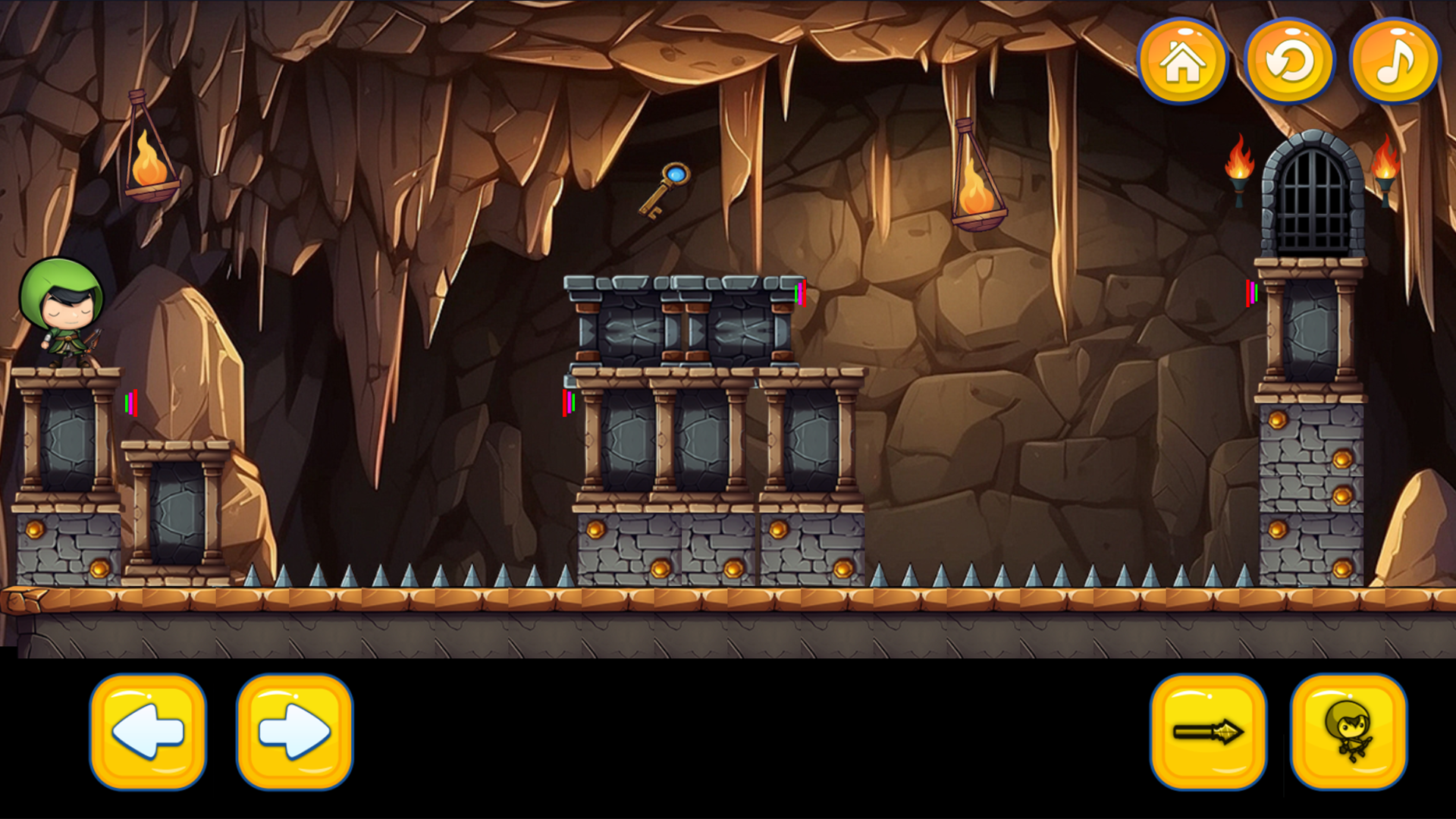Screen dimensions: 1456x819
Task: Tap the right arrow move button
Action: pos(294,732)
